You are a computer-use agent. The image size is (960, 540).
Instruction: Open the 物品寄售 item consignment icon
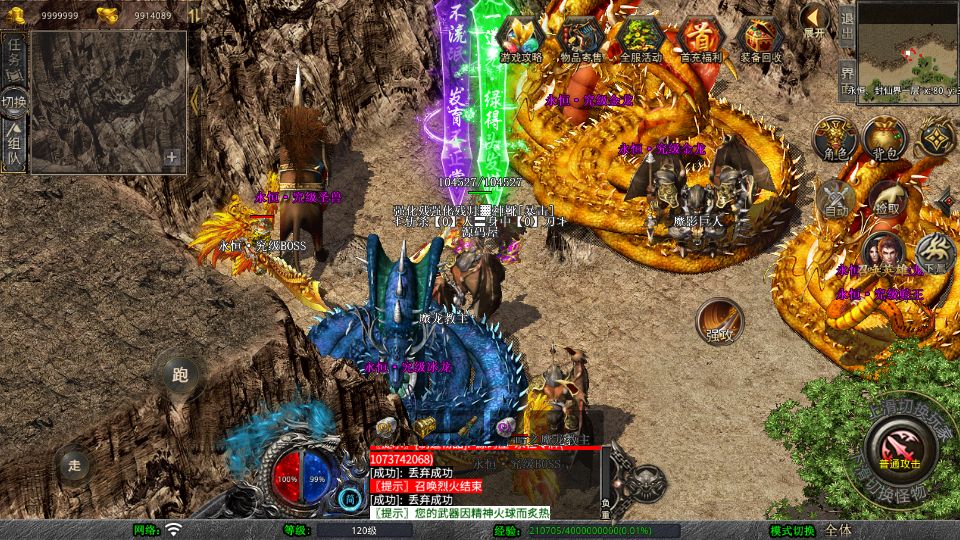click(x=581, y=39)
